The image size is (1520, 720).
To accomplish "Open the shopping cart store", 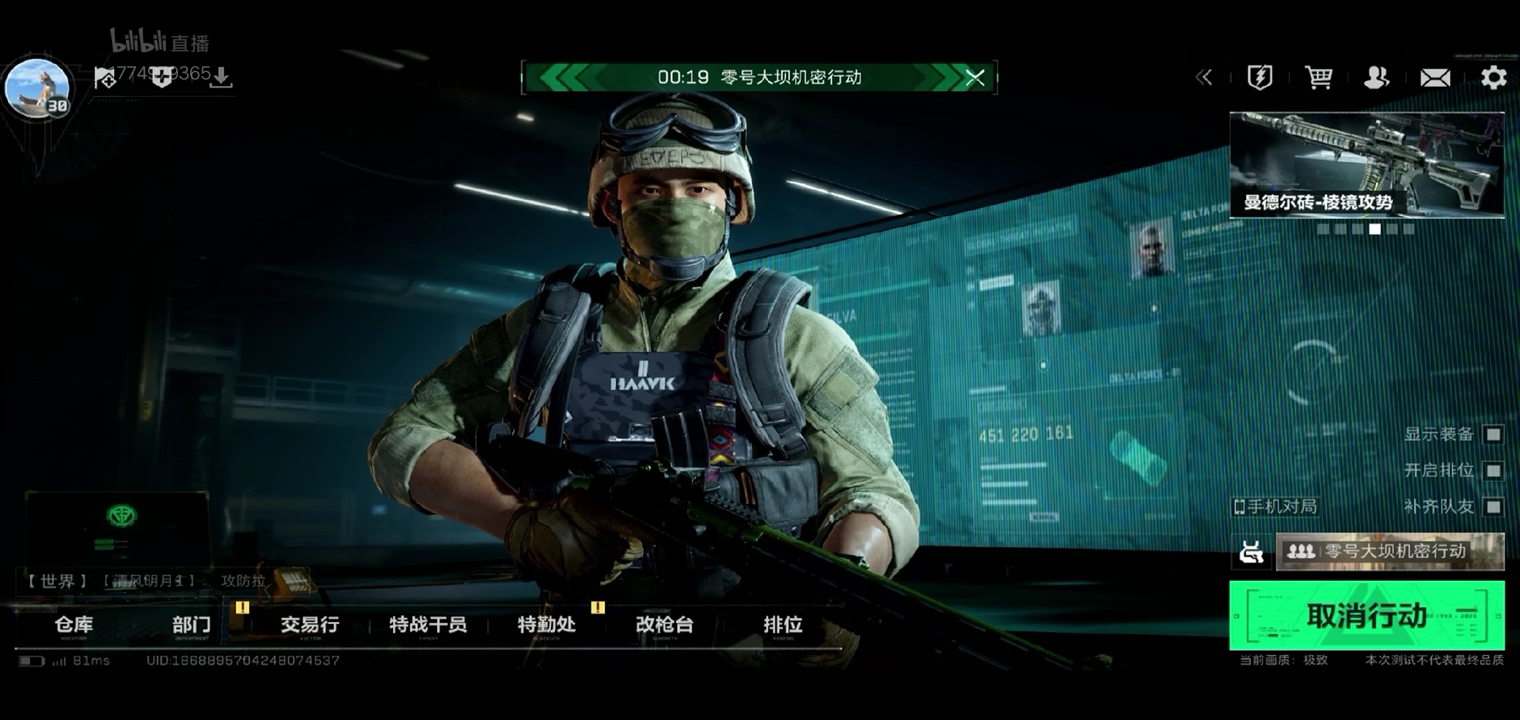I will (1318, 78).
